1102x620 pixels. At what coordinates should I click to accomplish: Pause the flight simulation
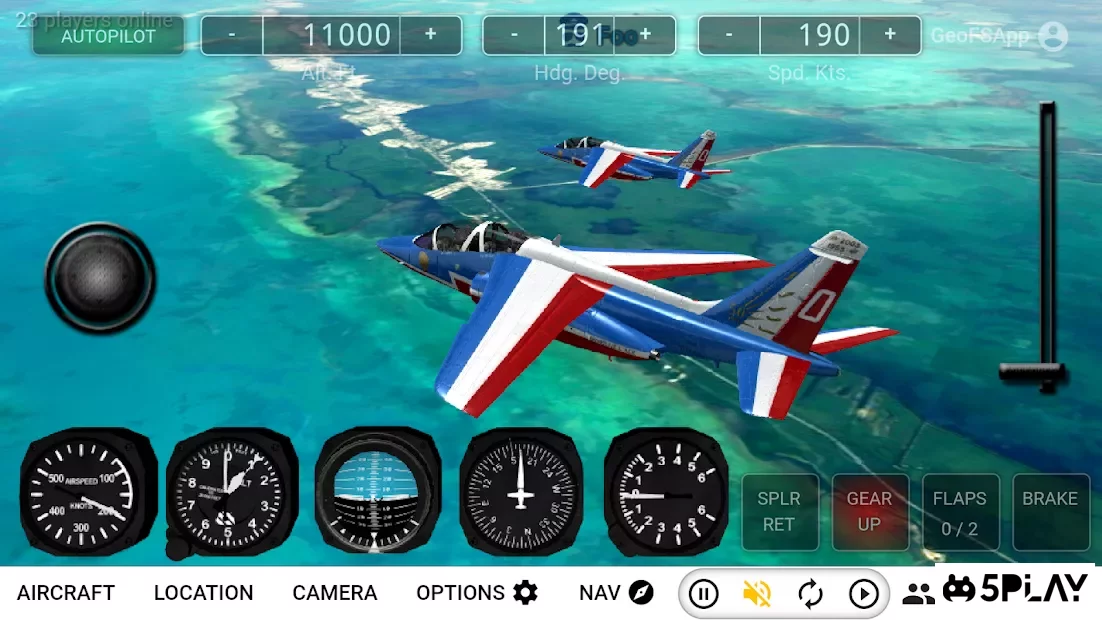704,594
